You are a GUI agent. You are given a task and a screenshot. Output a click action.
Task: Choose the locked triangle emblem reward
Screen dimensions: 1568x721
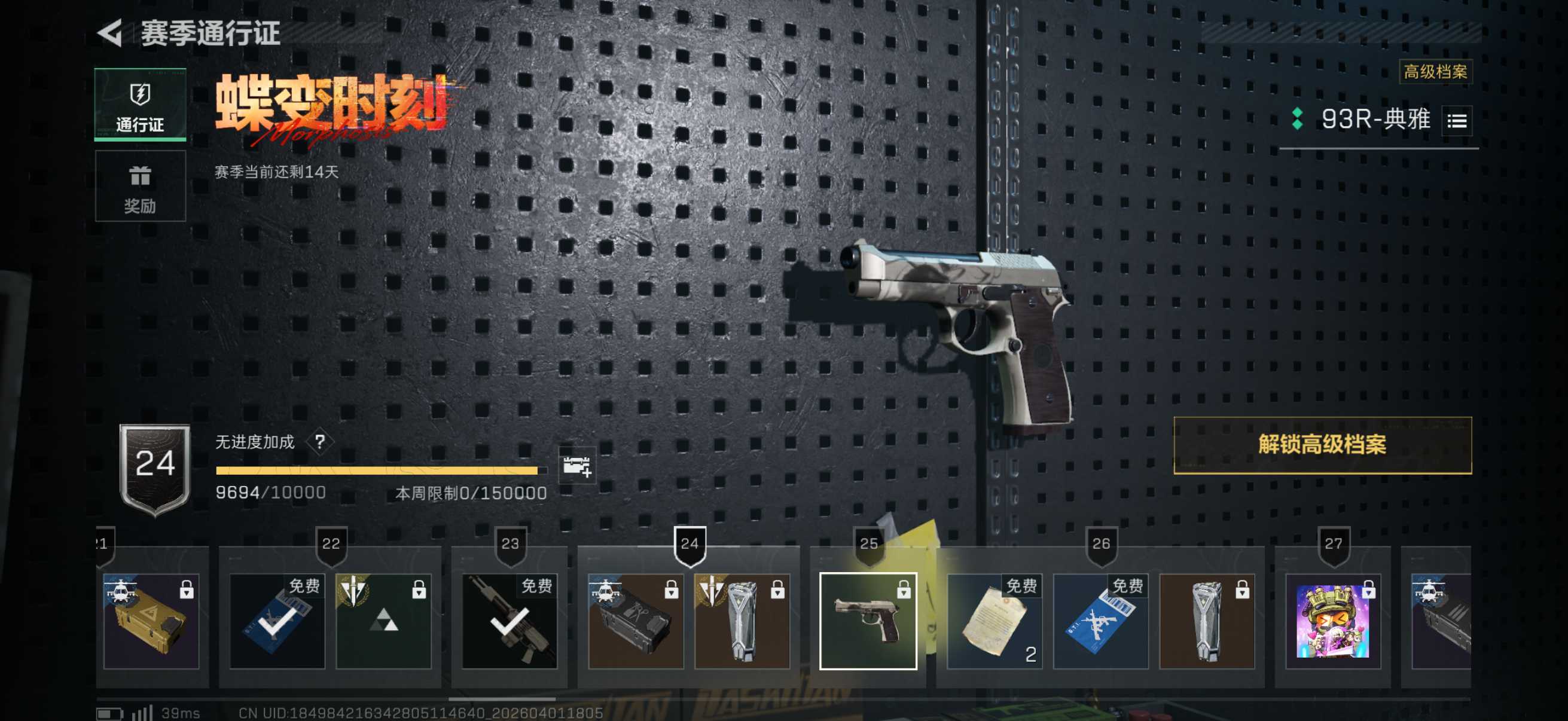coord(383,621)
